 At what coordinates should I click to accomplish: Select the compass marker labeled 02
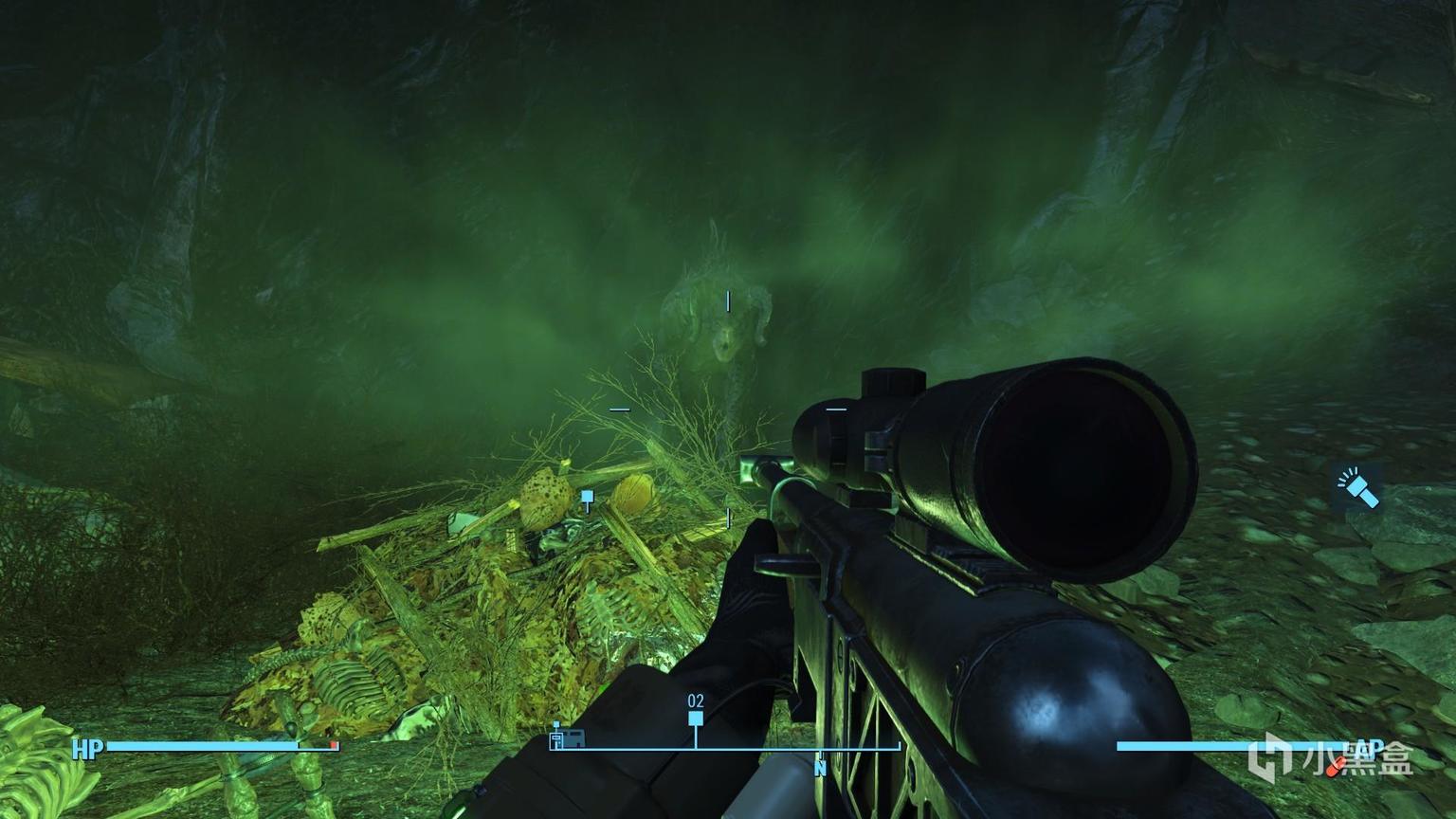696,719
